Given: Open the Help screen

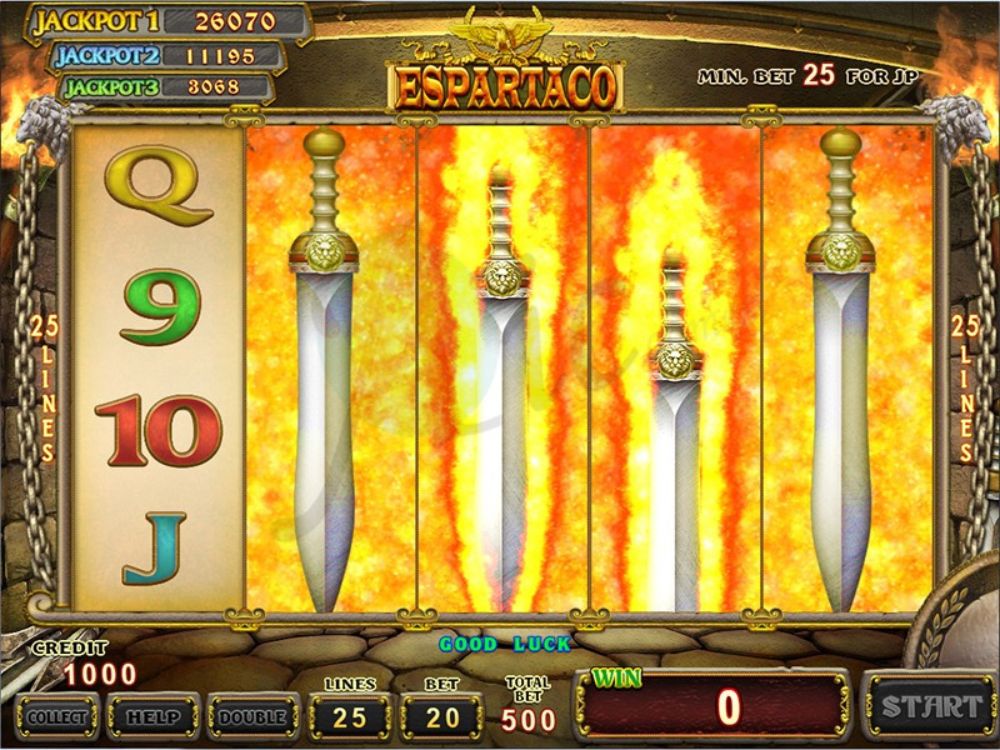Looking at the screenshot, I should coord(153,716).
